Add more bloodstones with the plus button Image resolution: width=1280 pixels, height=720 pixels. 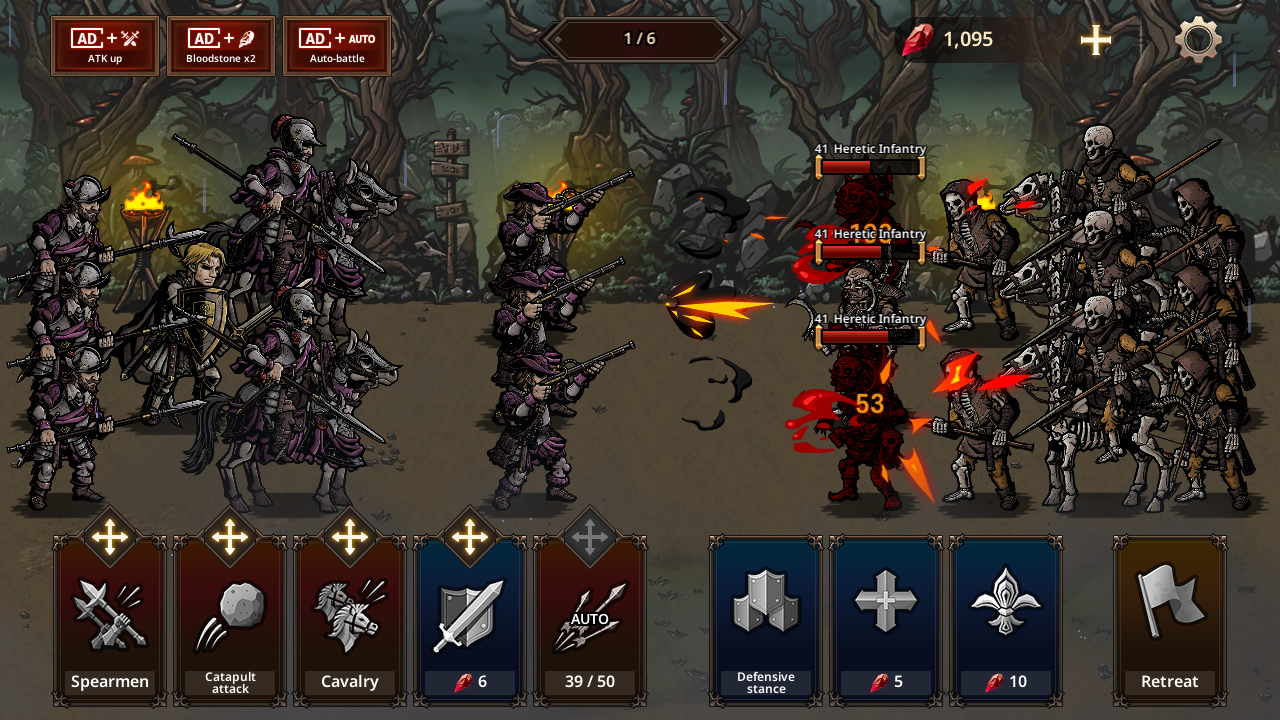pyautogui.click(x=1096, y=40)
